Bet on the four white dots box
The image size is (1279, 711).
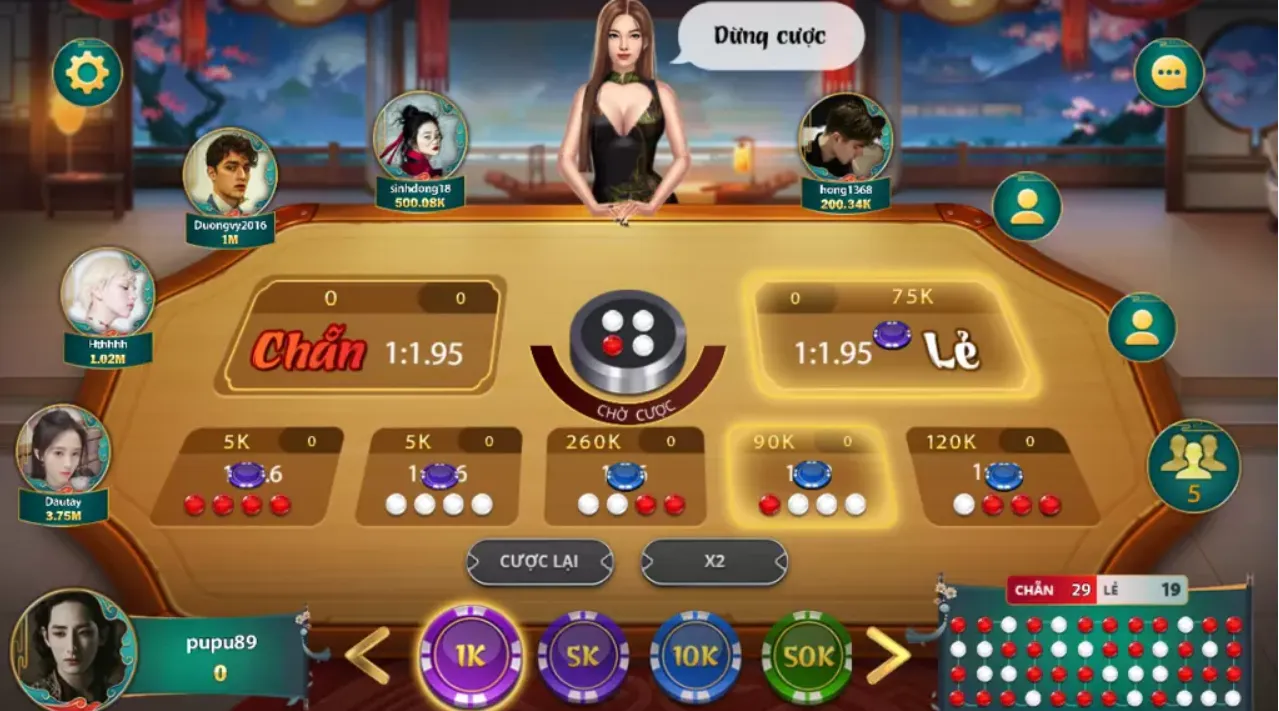[x=440, y=478]
